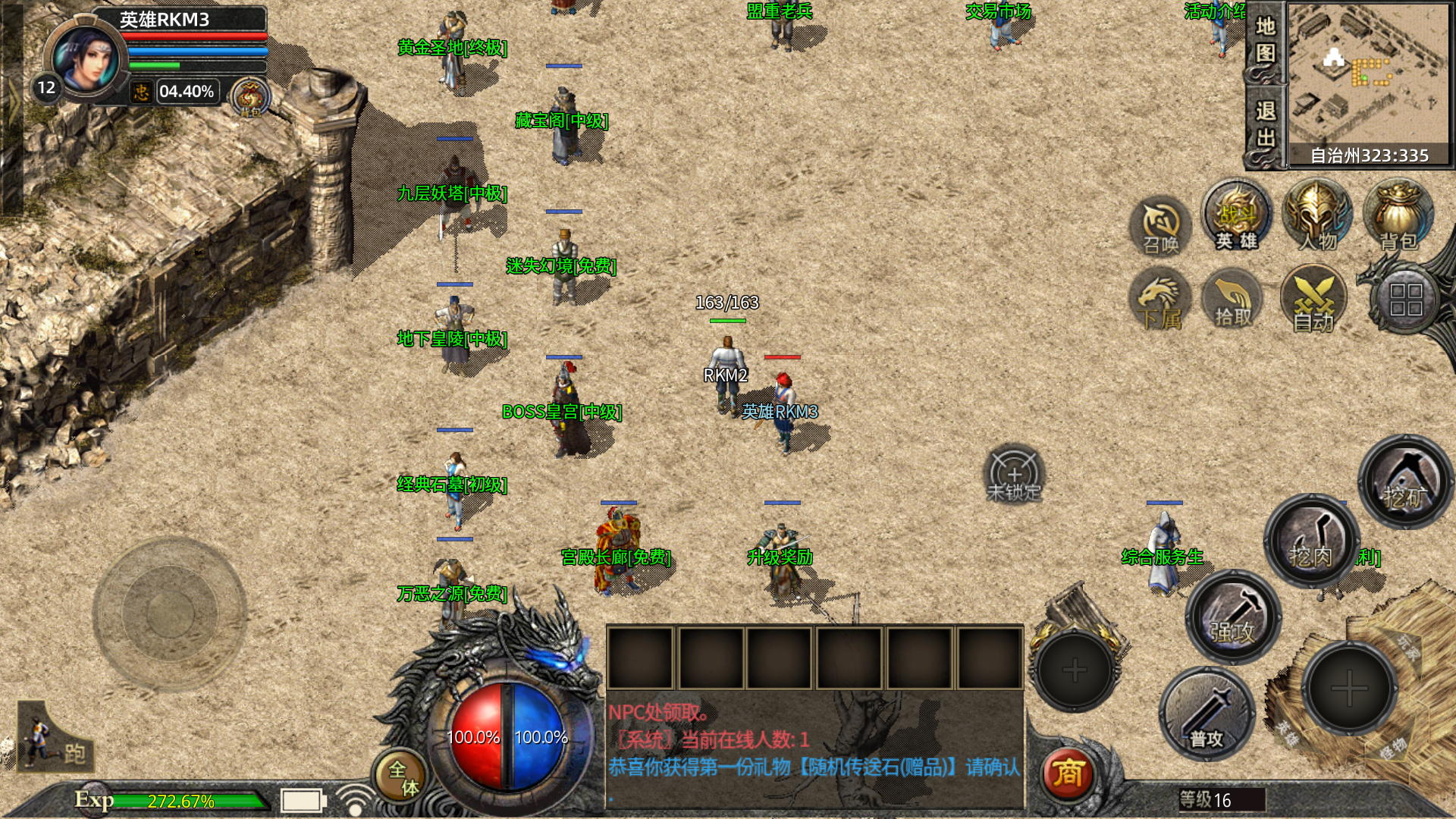Use the 普攻 normal attack
This screenshot has width=1456, height=819.
(x=1206, y=714)
